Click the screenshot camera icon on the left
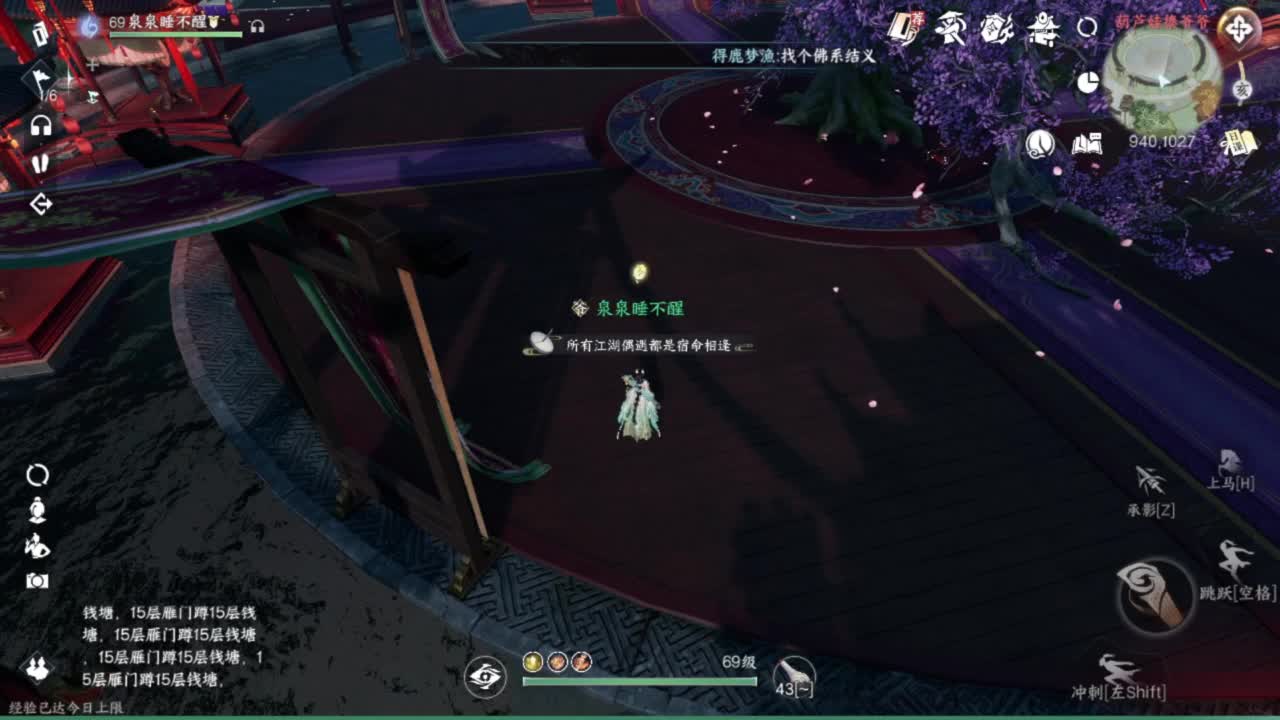This screenshot has height=720, width=1280. pyautogui.click(x=37, y=580)
